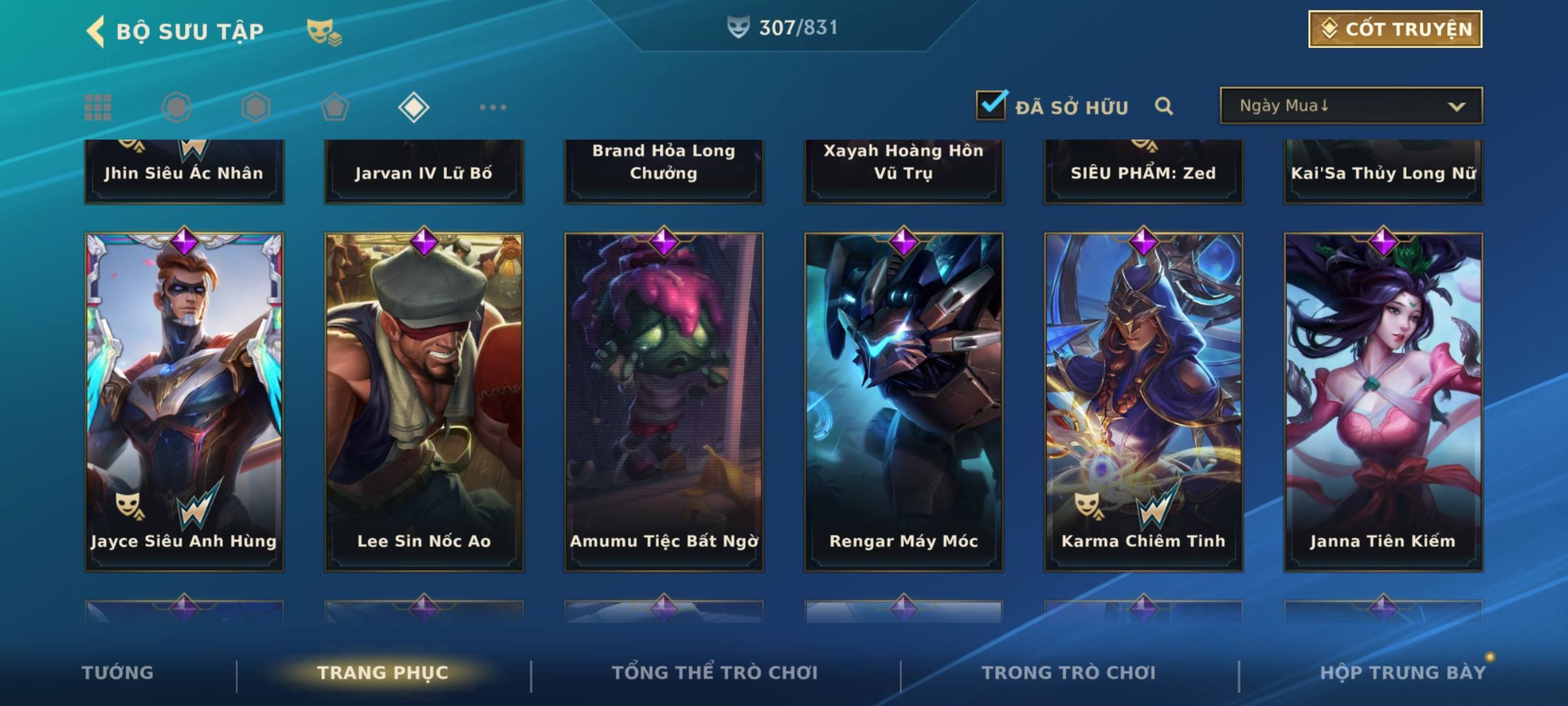This screenshot has width=1568, height=706.
Task: Select the Karma Chiêm Tinh skin
Action: tap(1143, 401)
